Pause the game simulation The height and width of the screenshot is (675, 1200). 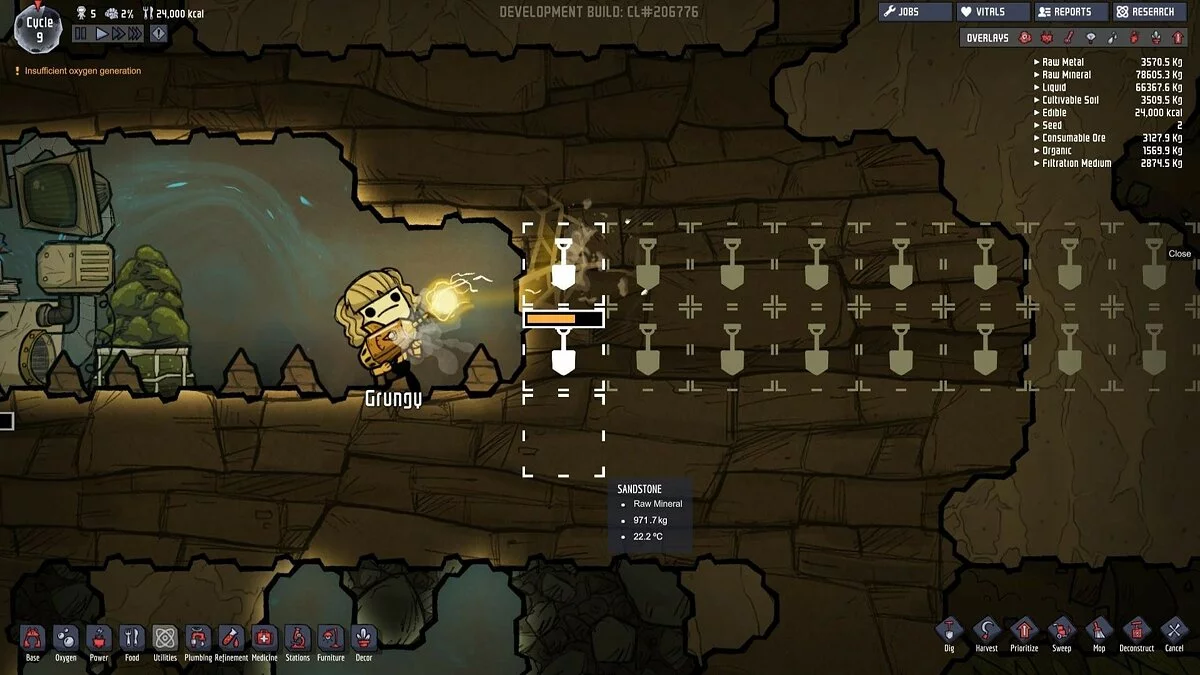tap(80, 33)
